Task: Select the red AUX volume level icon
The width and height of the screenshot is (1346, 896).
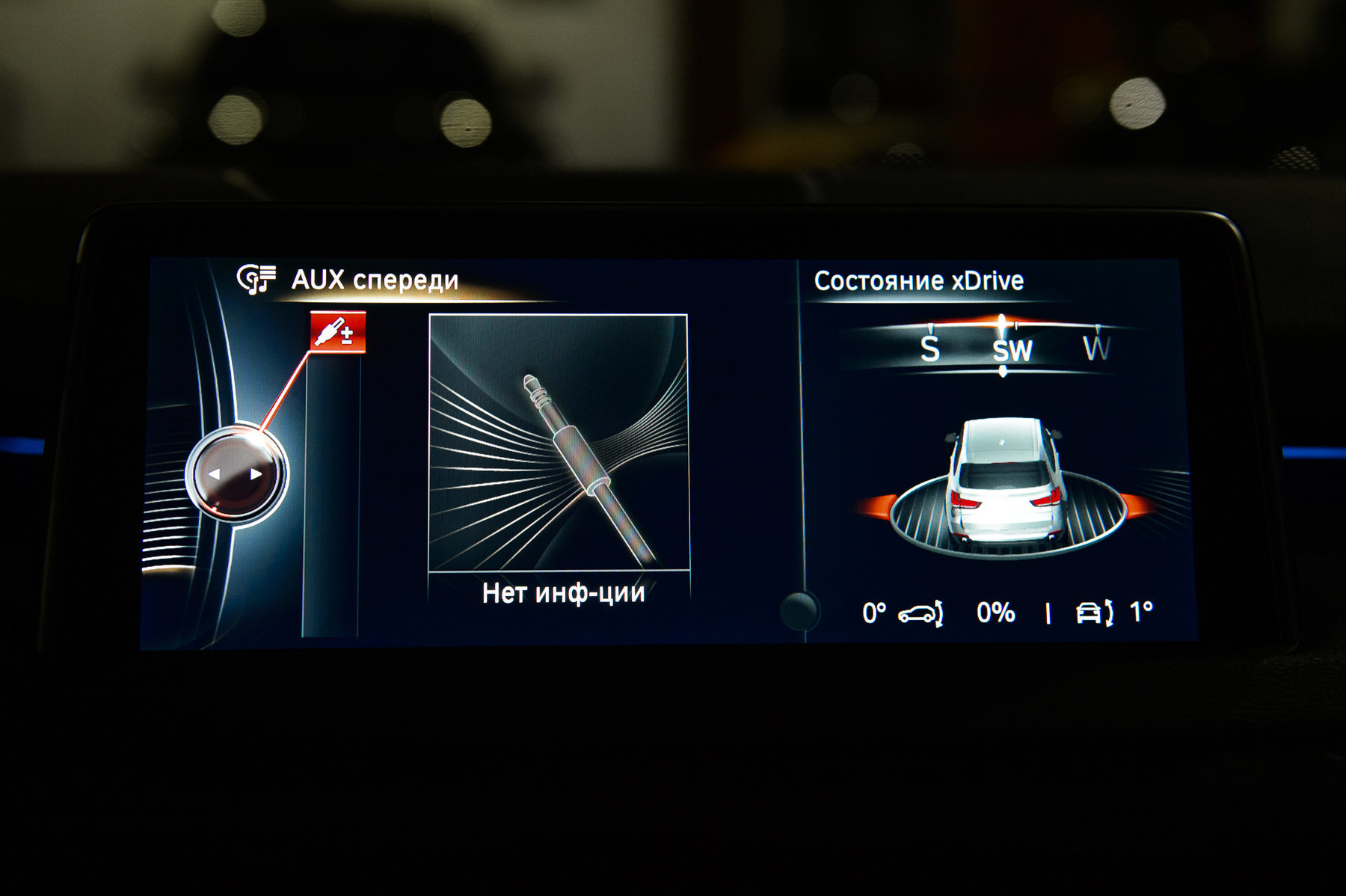Action: coord(338,332)
